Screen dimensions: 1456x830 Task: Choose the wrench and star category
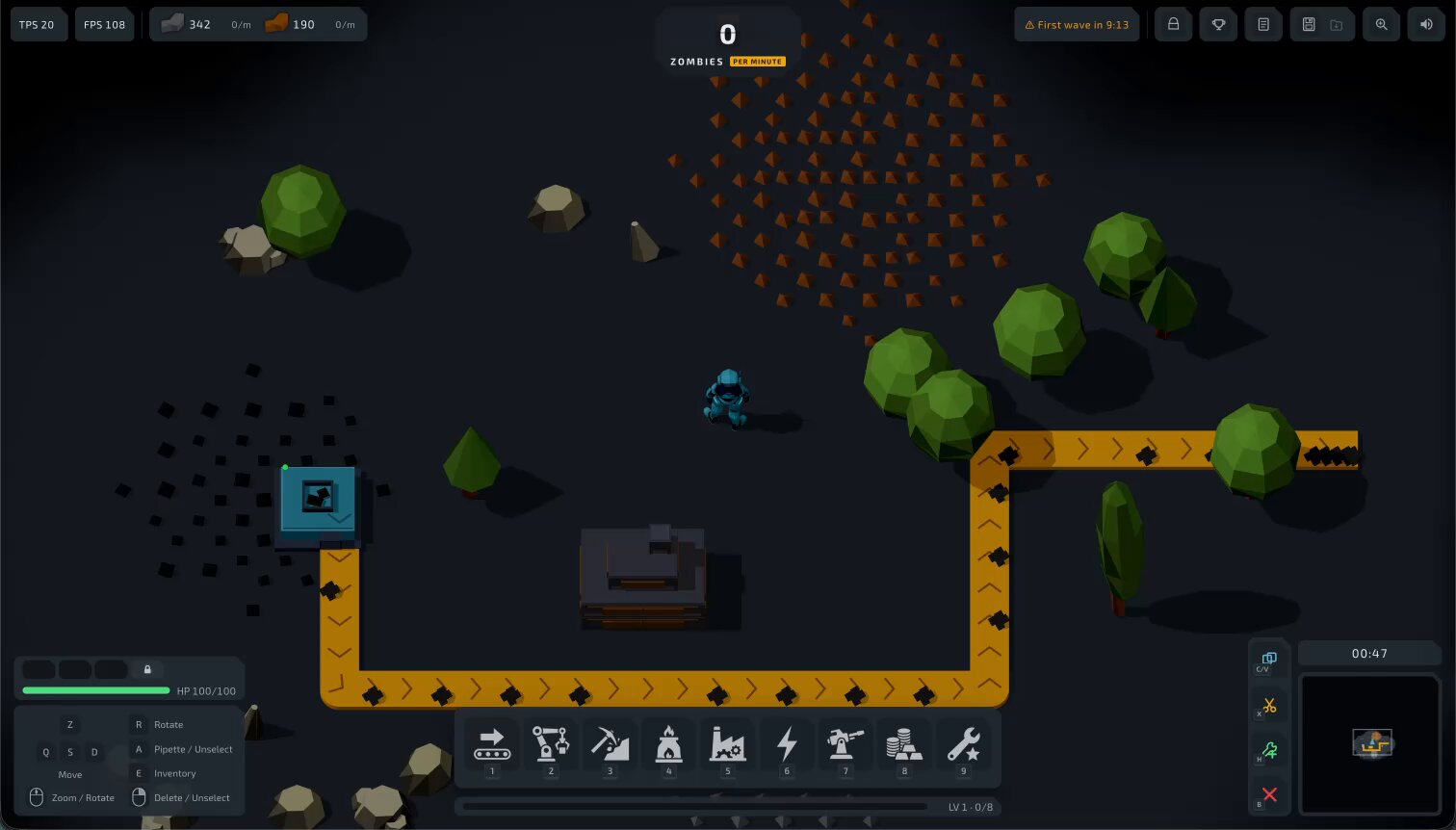tap(963, 744)
